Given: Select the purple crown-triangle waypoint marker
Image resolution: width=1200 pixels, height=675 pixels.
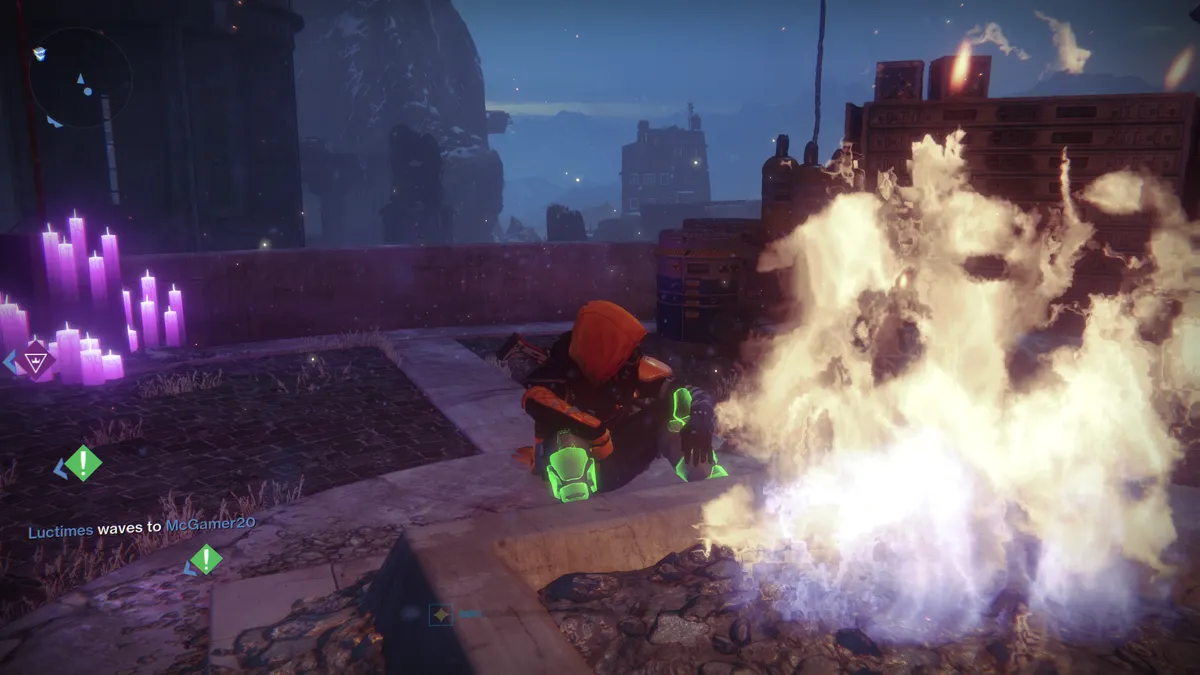Looking at the screenshot, I should [x=39, y=360].
